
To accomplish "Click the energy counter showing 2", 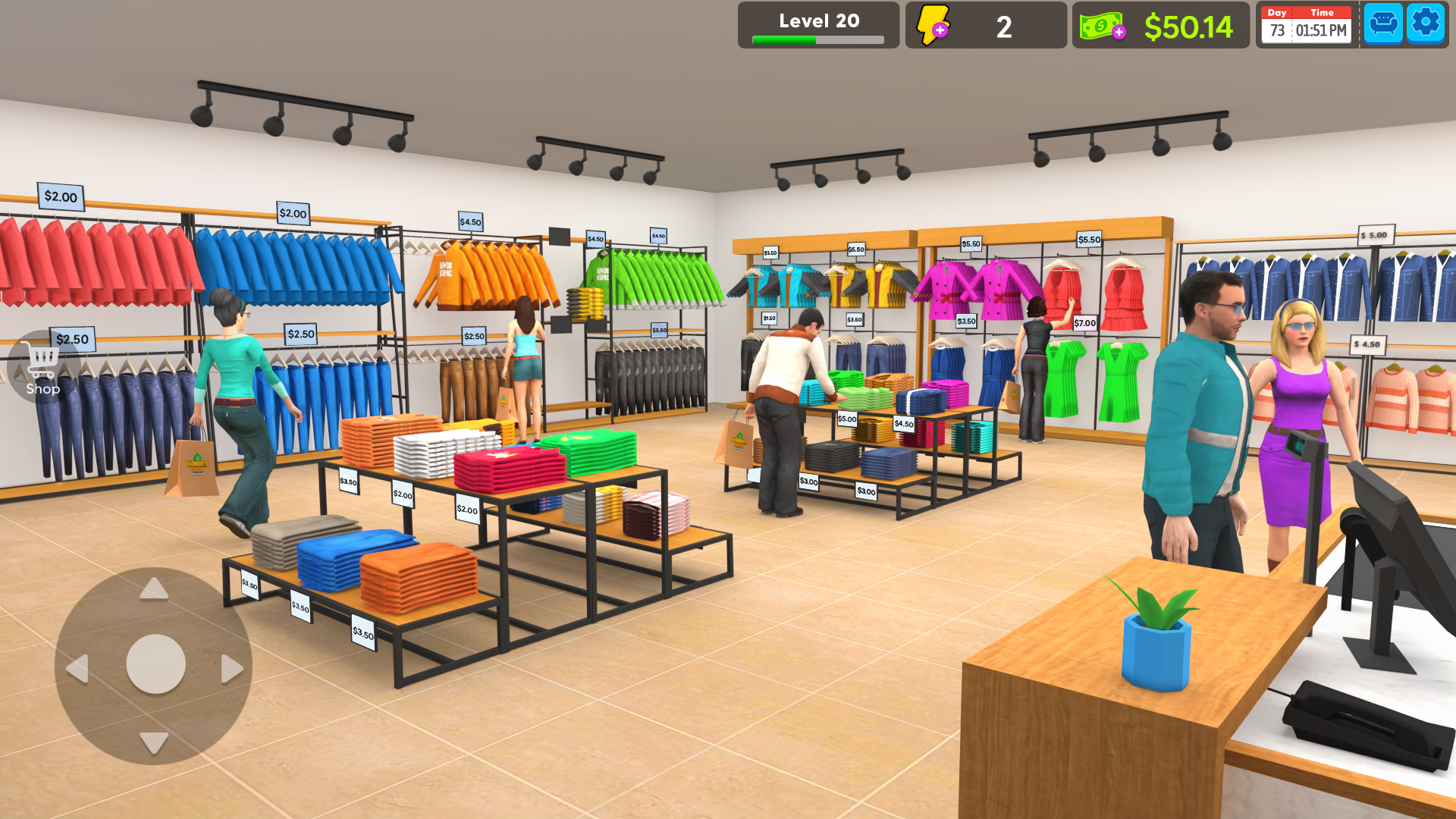I will pos(1005,25).
